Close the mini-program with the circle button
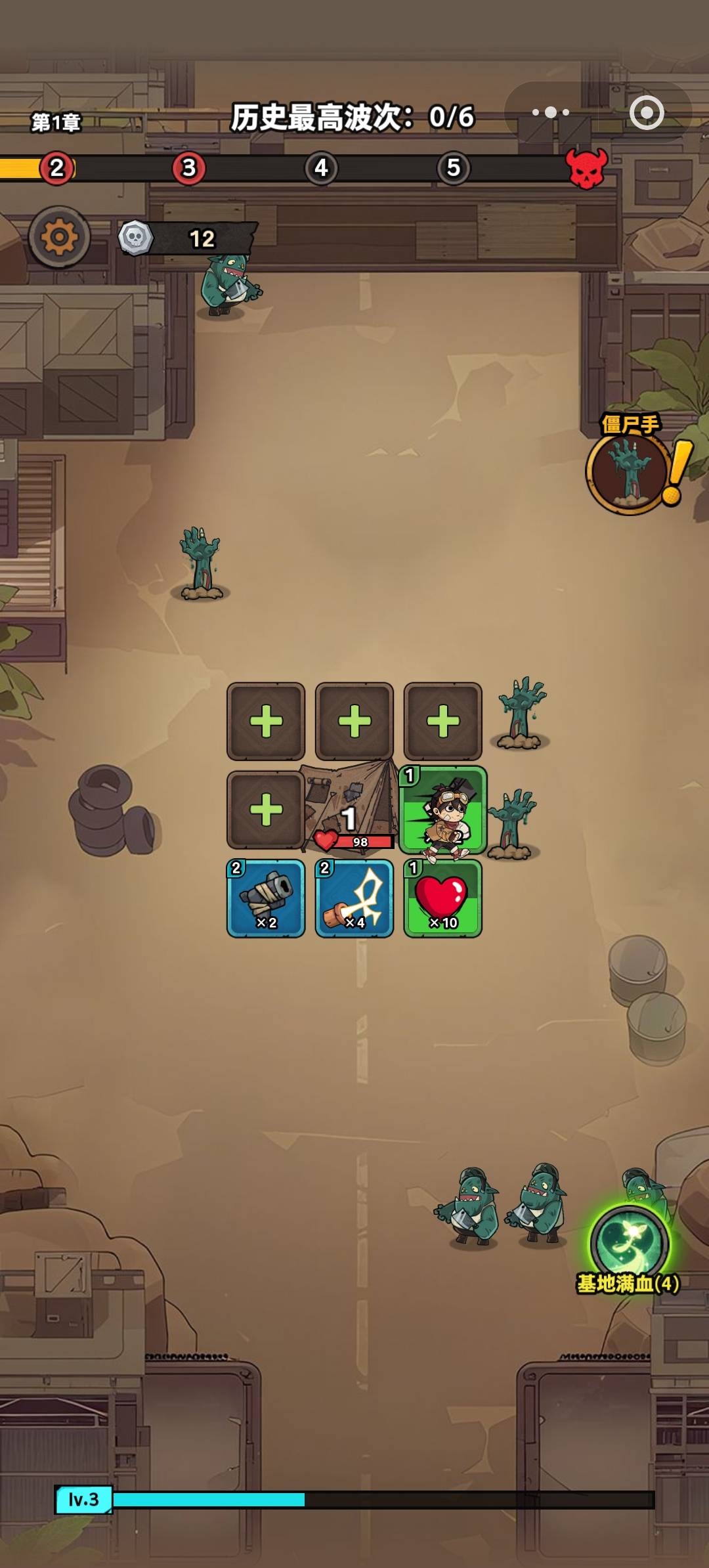This screenshot has width=709, height=1568. point(647,113)
